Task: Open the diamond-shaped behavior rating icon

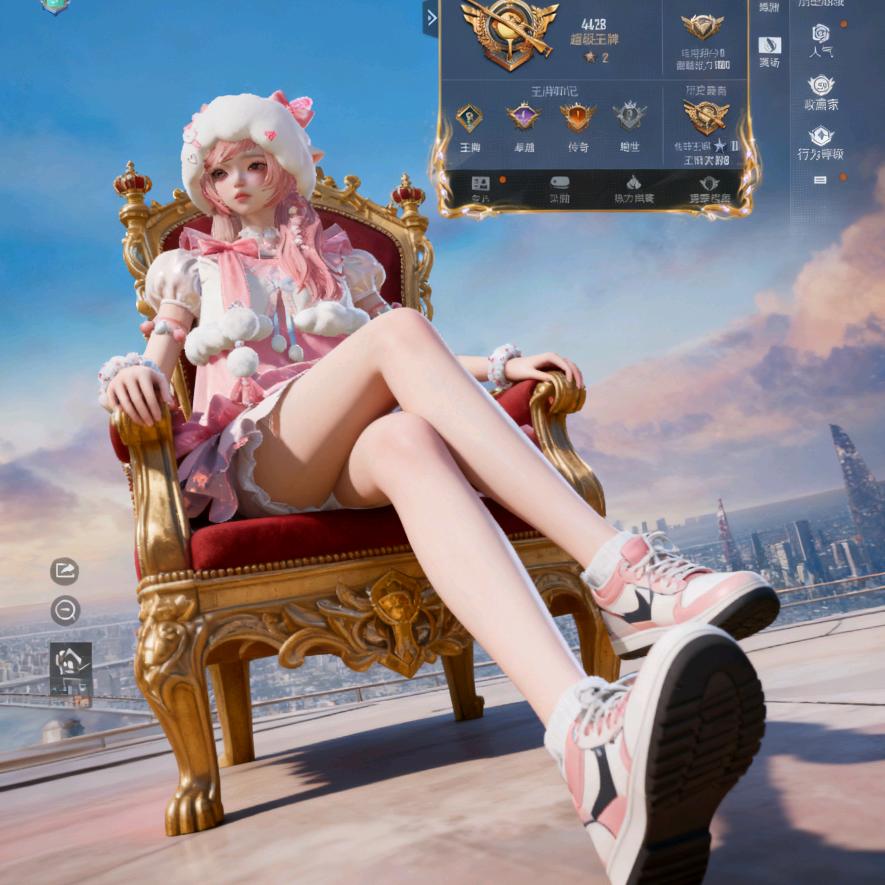Action: (x=820, y=139)
